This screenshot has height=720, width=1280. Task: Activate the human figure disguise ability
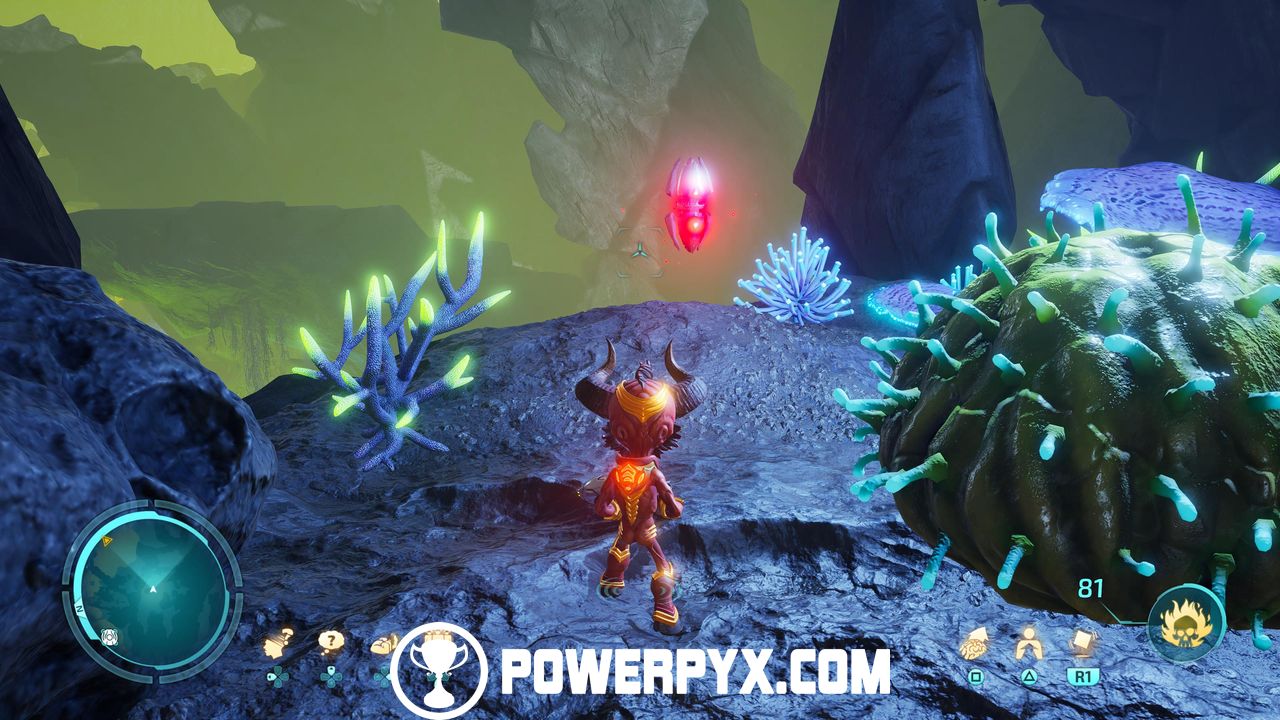[x=1027, y=645]
